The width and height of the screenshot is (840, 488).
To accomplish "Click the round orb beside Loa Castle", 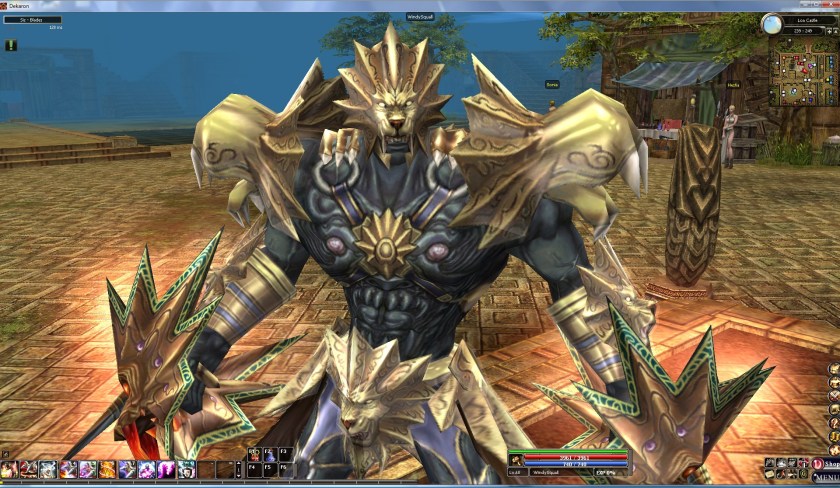I will point(771,23).
